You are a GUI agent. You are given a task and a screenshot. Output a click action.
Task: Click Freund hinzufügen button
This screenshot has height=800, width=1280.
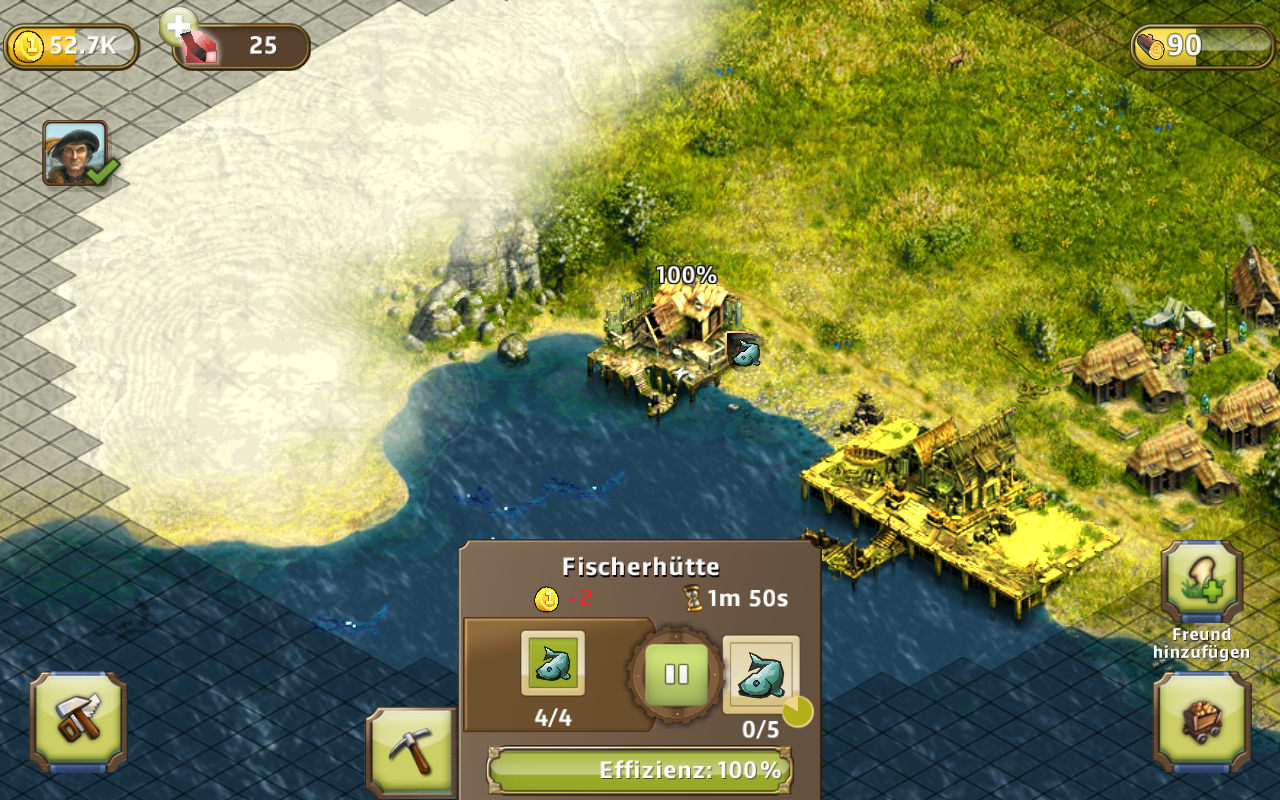(x=1201, y=584)
